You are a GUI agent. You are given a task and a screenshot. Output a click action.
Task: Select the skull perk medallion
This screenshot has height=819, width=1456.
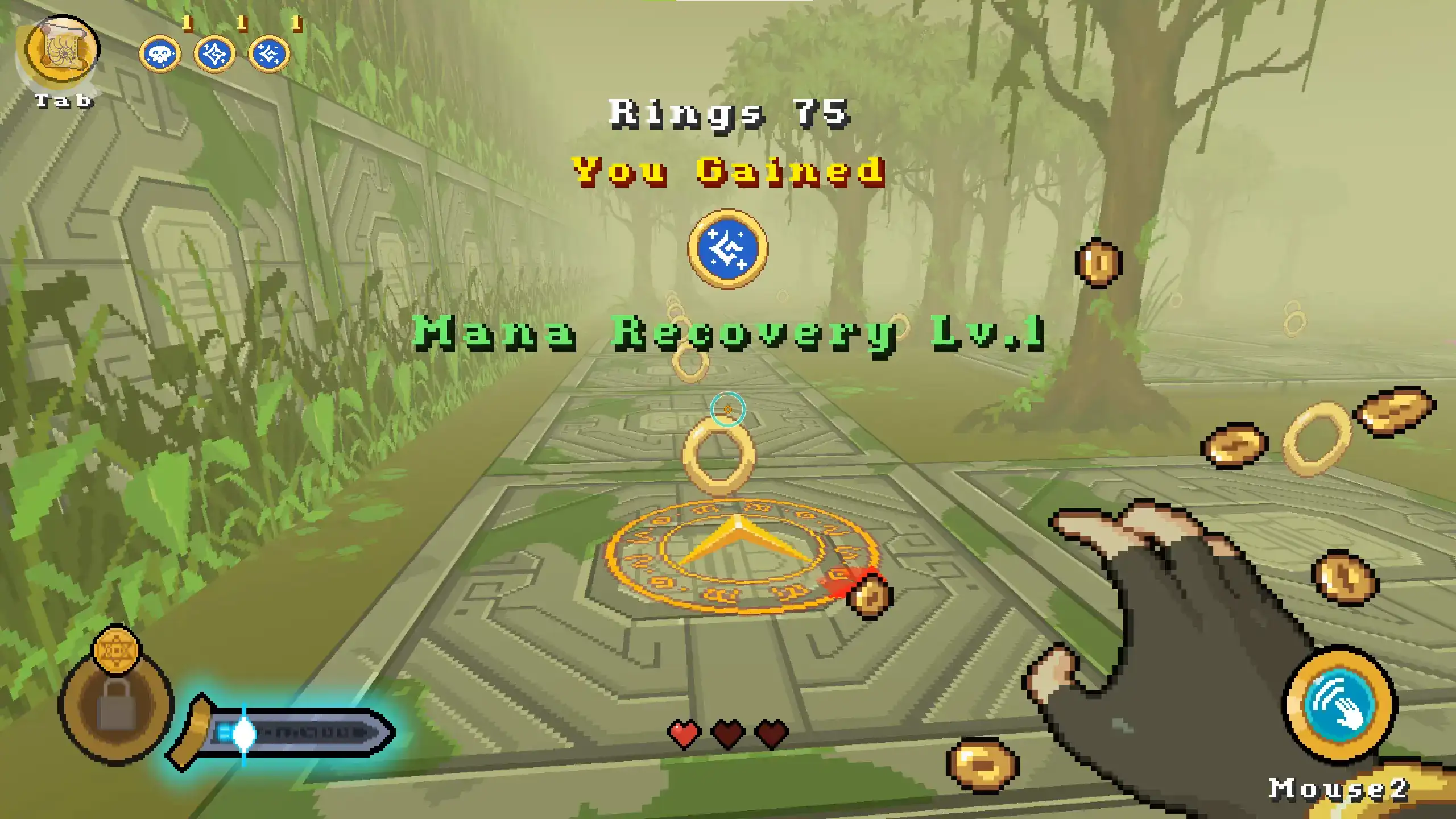[x=160, y=55]
